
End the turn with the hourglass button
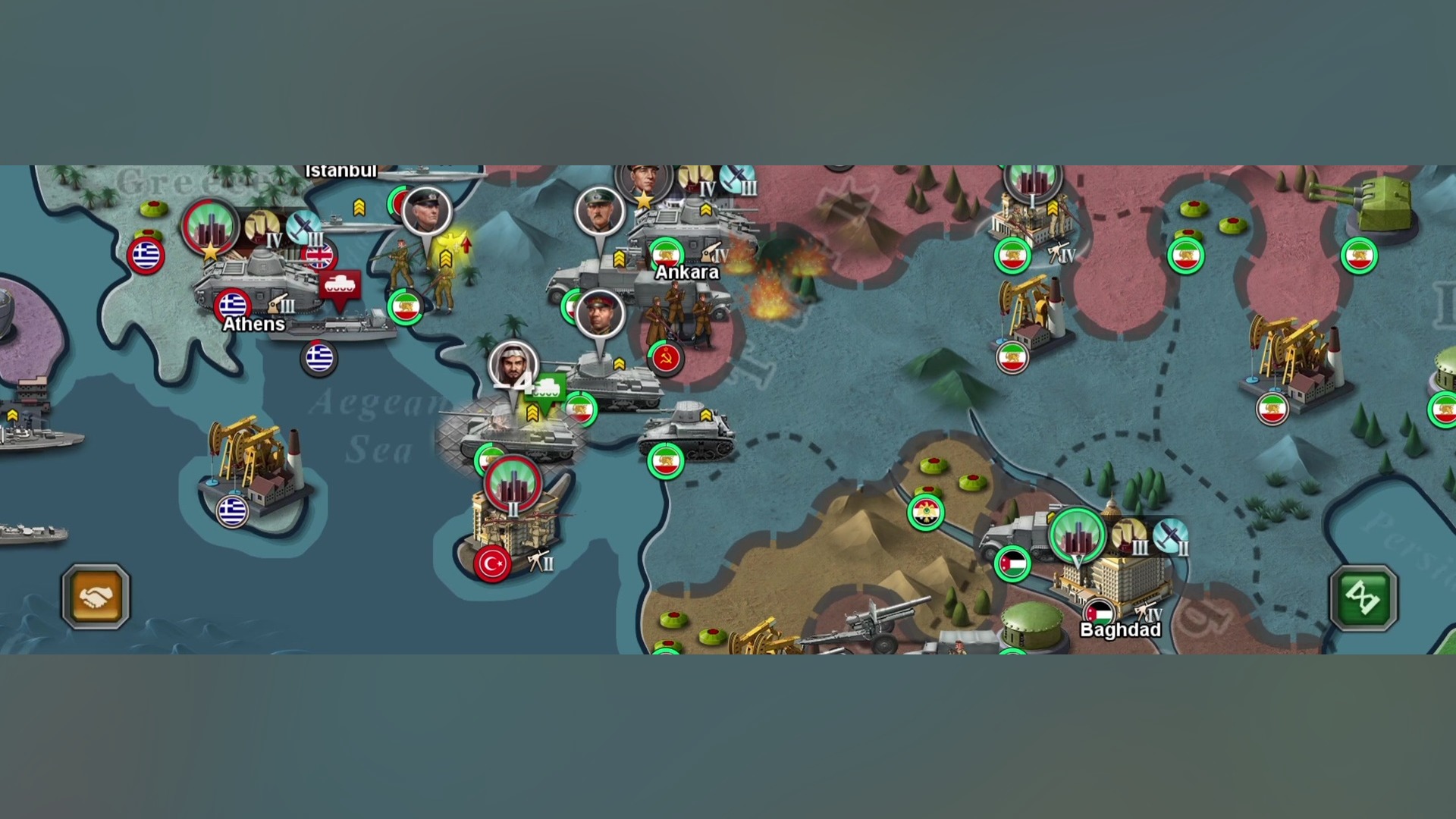1363,598
